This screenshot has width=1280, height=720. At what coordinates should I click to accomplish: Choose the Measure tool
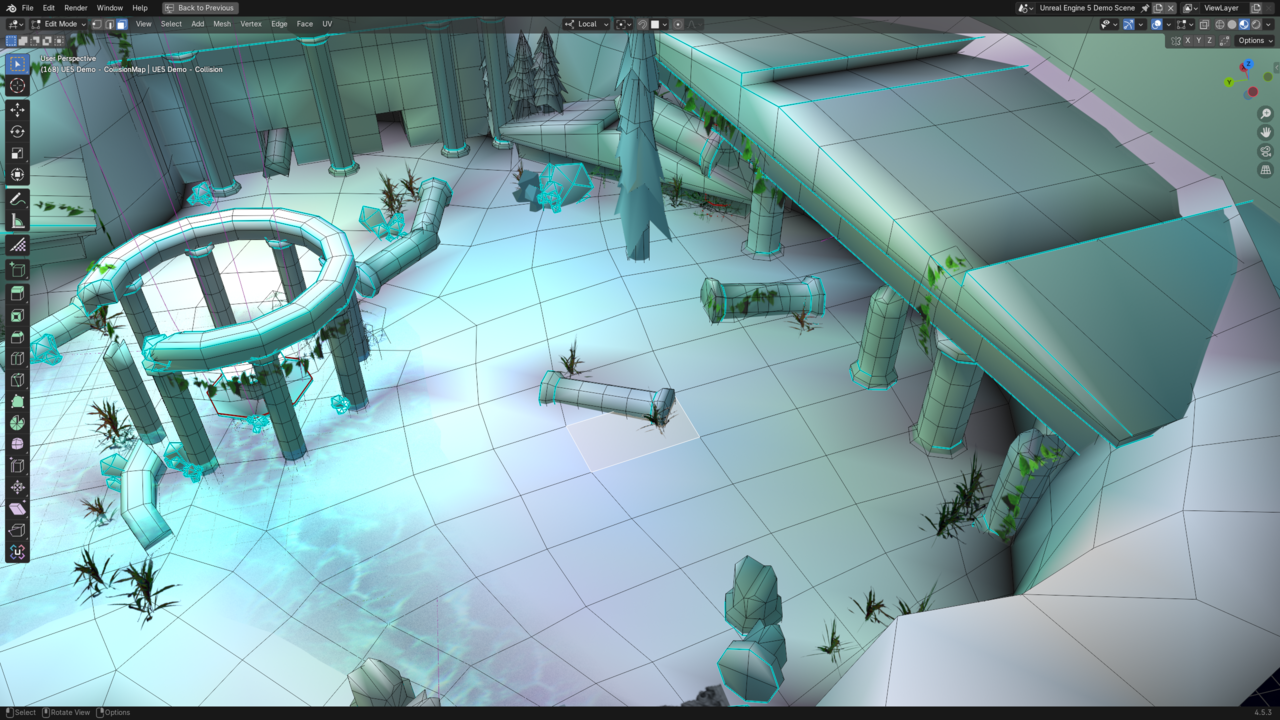click(17, 221)
